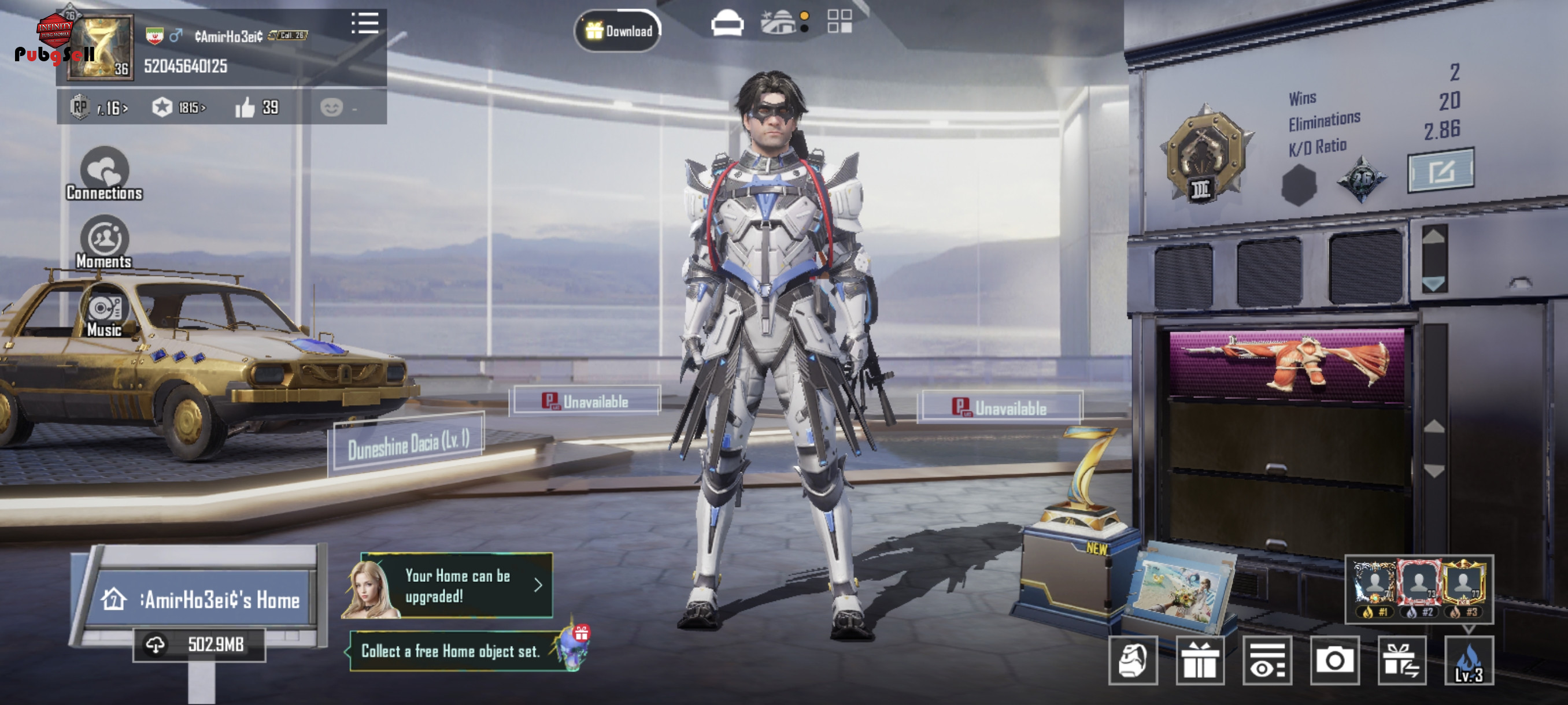
Task: Tap the thumbs-up likes counter
Action: (257, 107)
